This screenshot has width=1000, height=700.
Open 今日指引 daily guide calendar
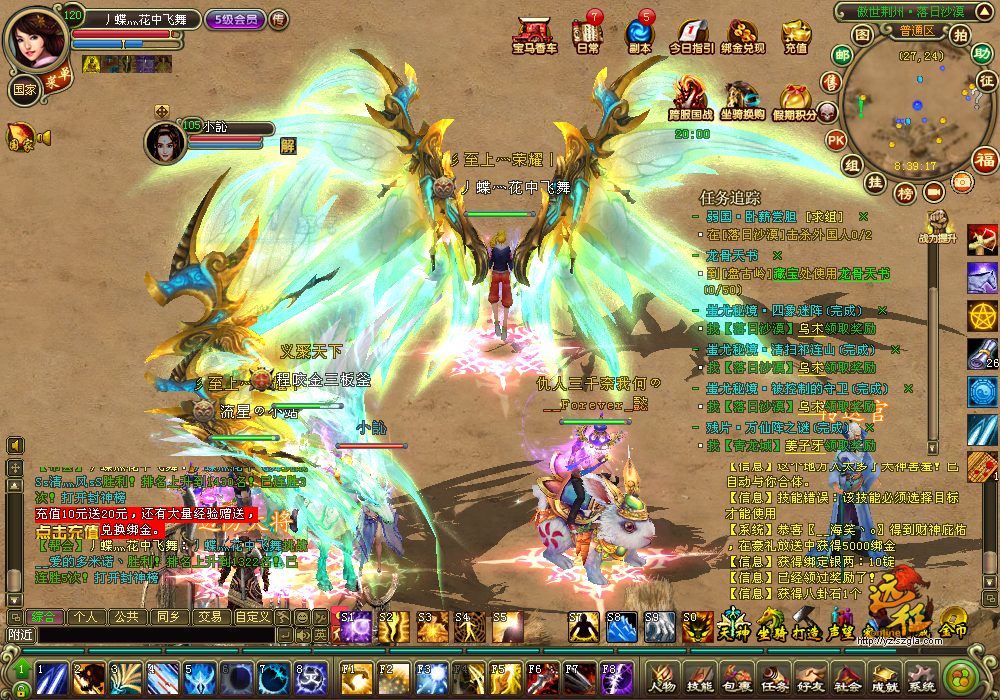pos(691,34)
